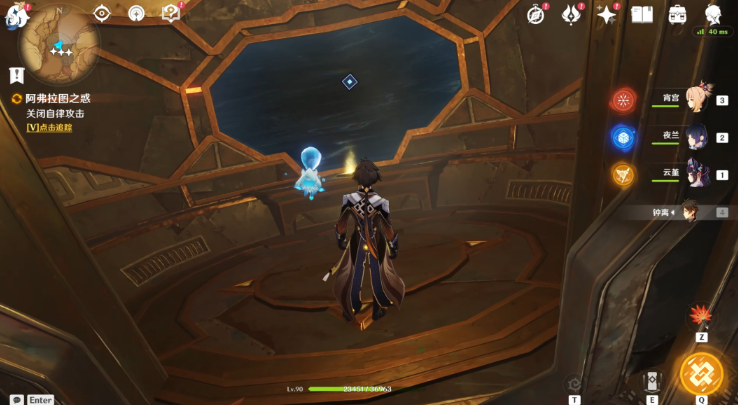
Task: Open the circular minimap
Action: pyautogui.click(x=61, y=45)
